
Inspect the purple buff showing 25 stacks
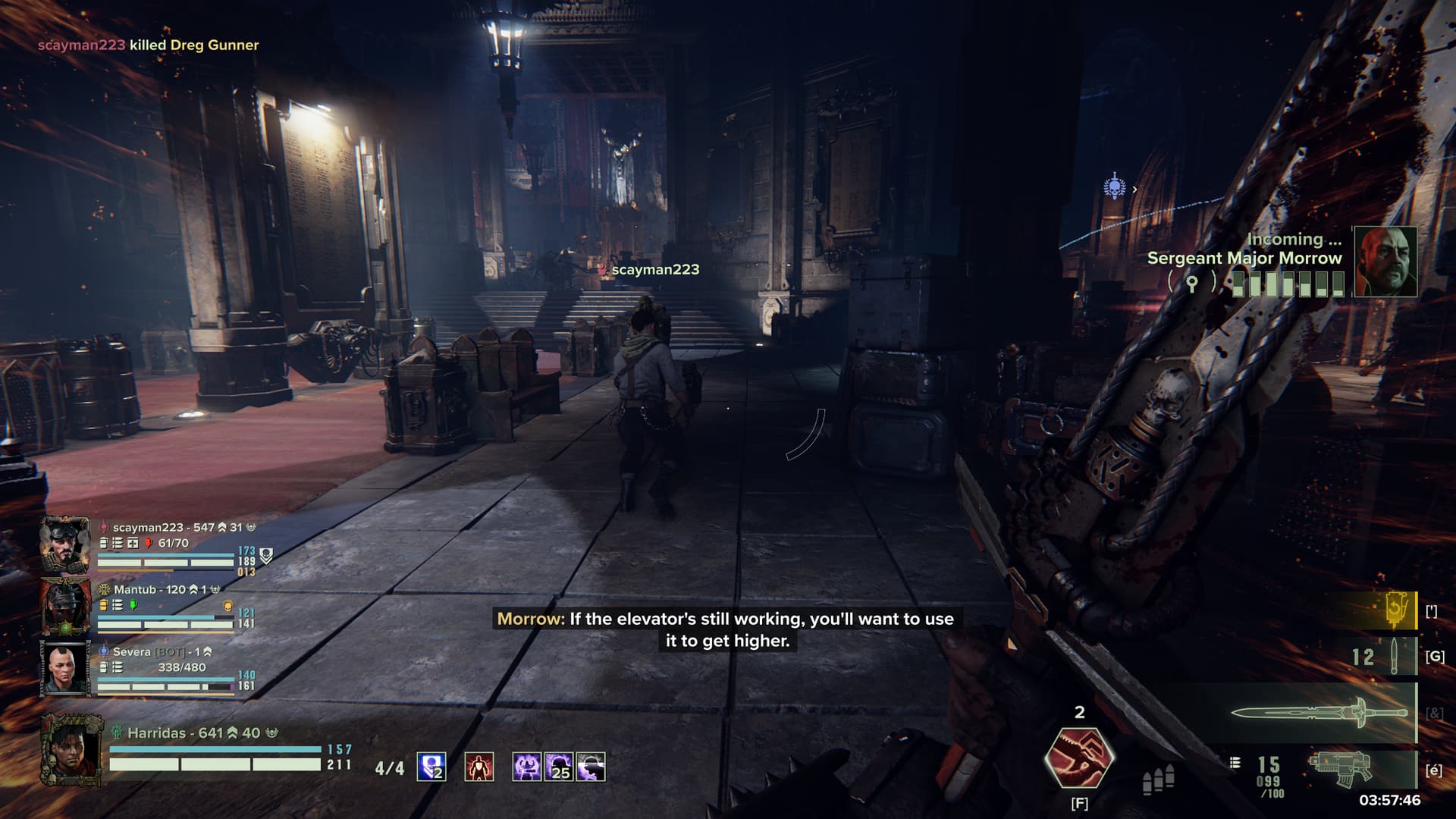(x=559, y=767)
